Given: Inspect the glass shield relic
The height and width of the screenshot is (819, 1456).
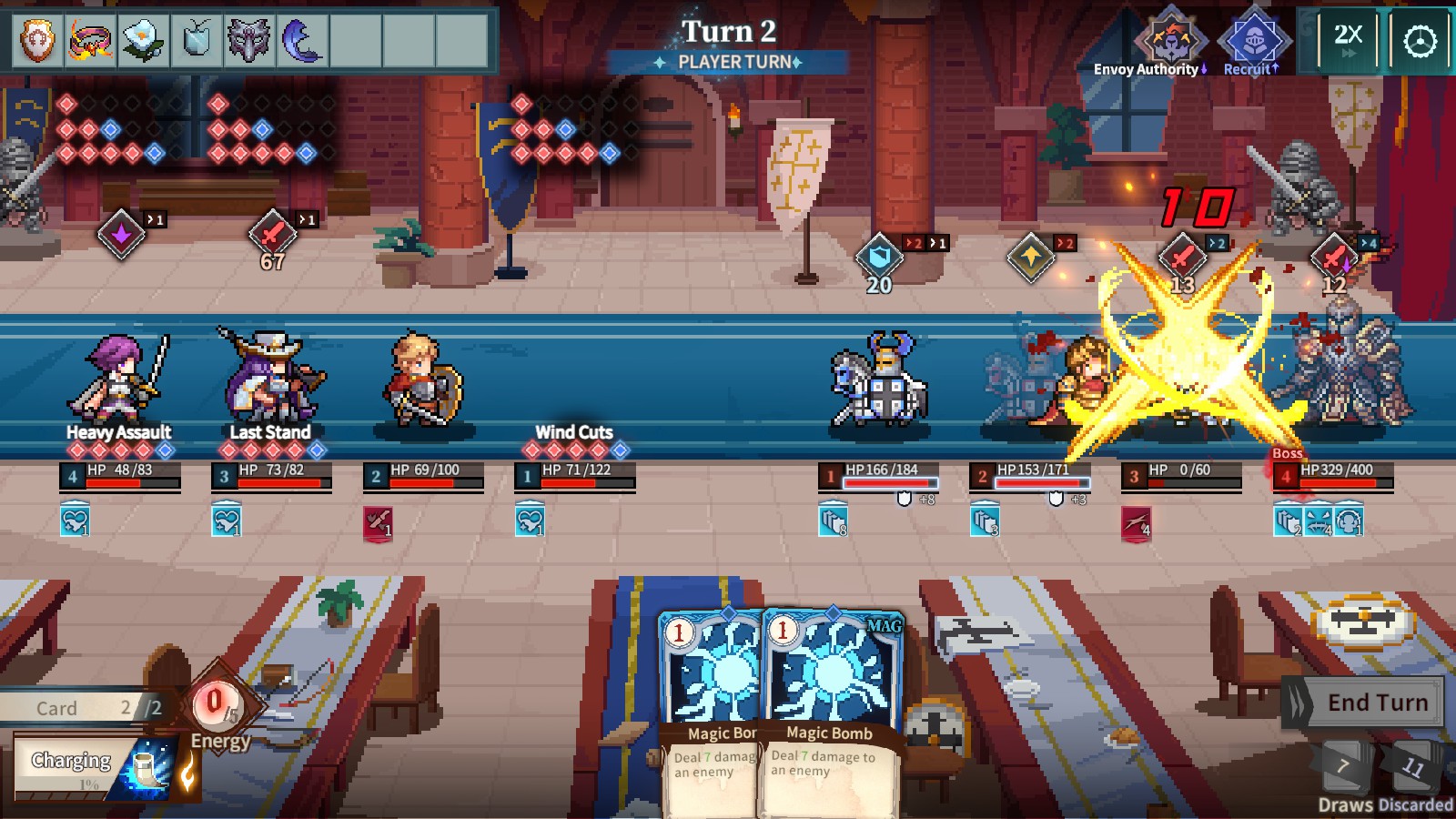Looking at the screenshot, I should pyautogui.click(x=196, y=41).
